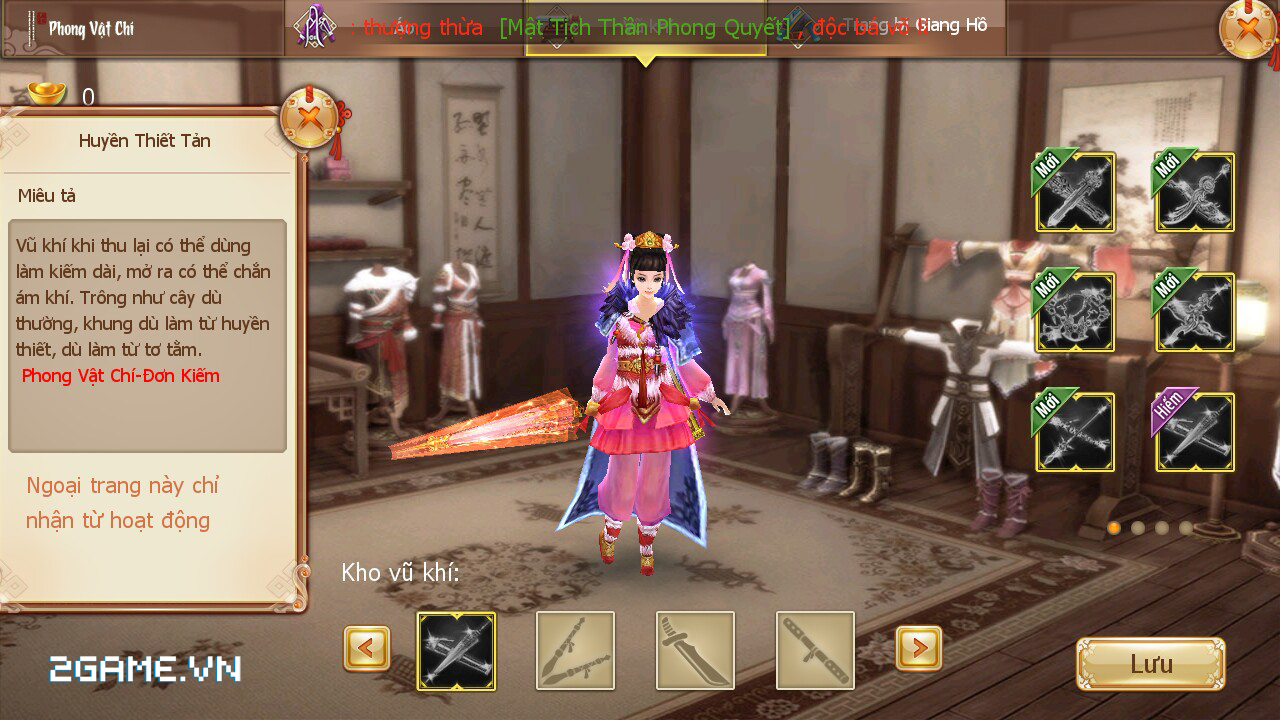
Task: Select the nunchaku weapon category slot
Action: (814, 650)
